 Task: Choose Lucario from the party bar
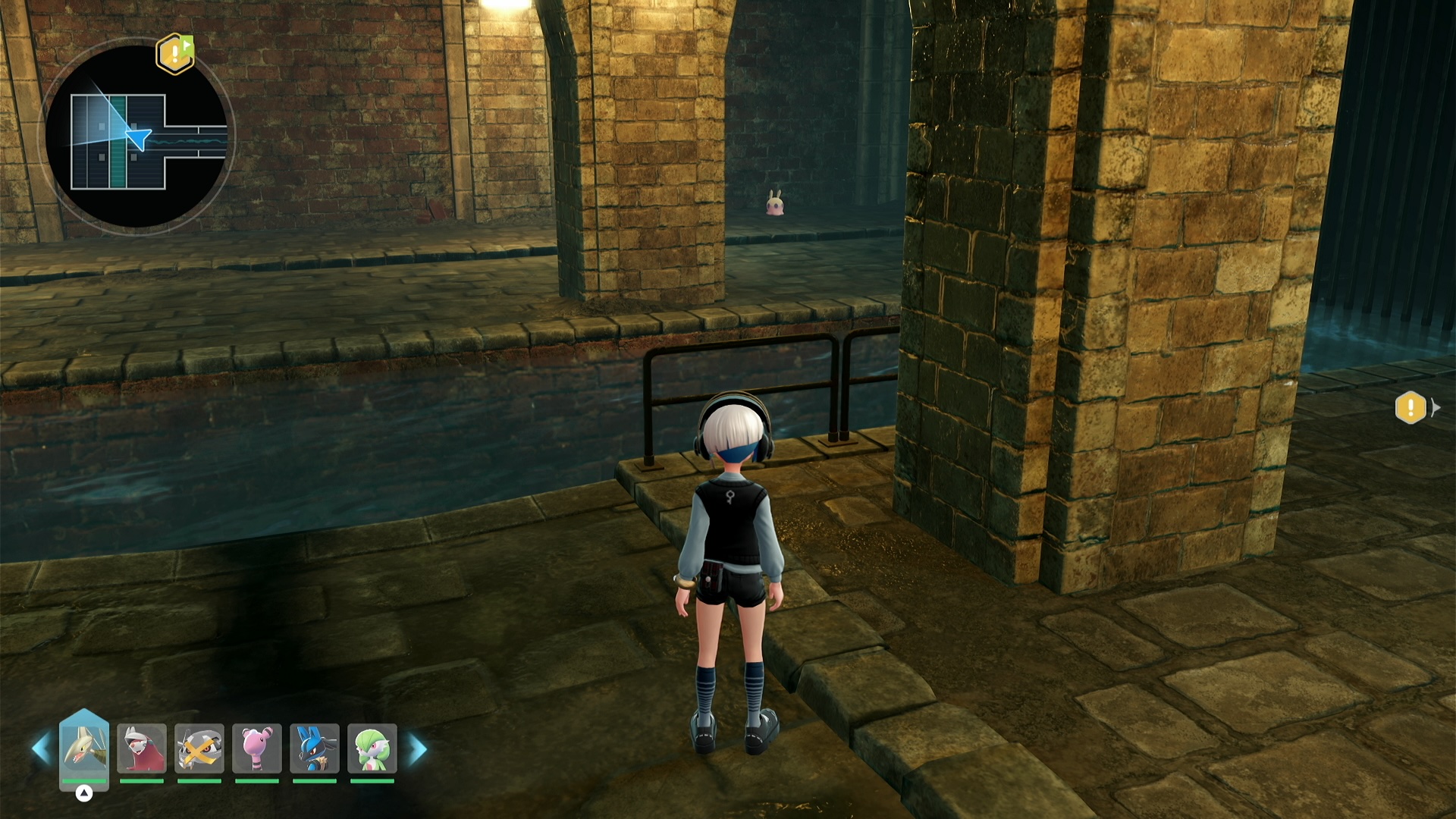click(315, 748)
